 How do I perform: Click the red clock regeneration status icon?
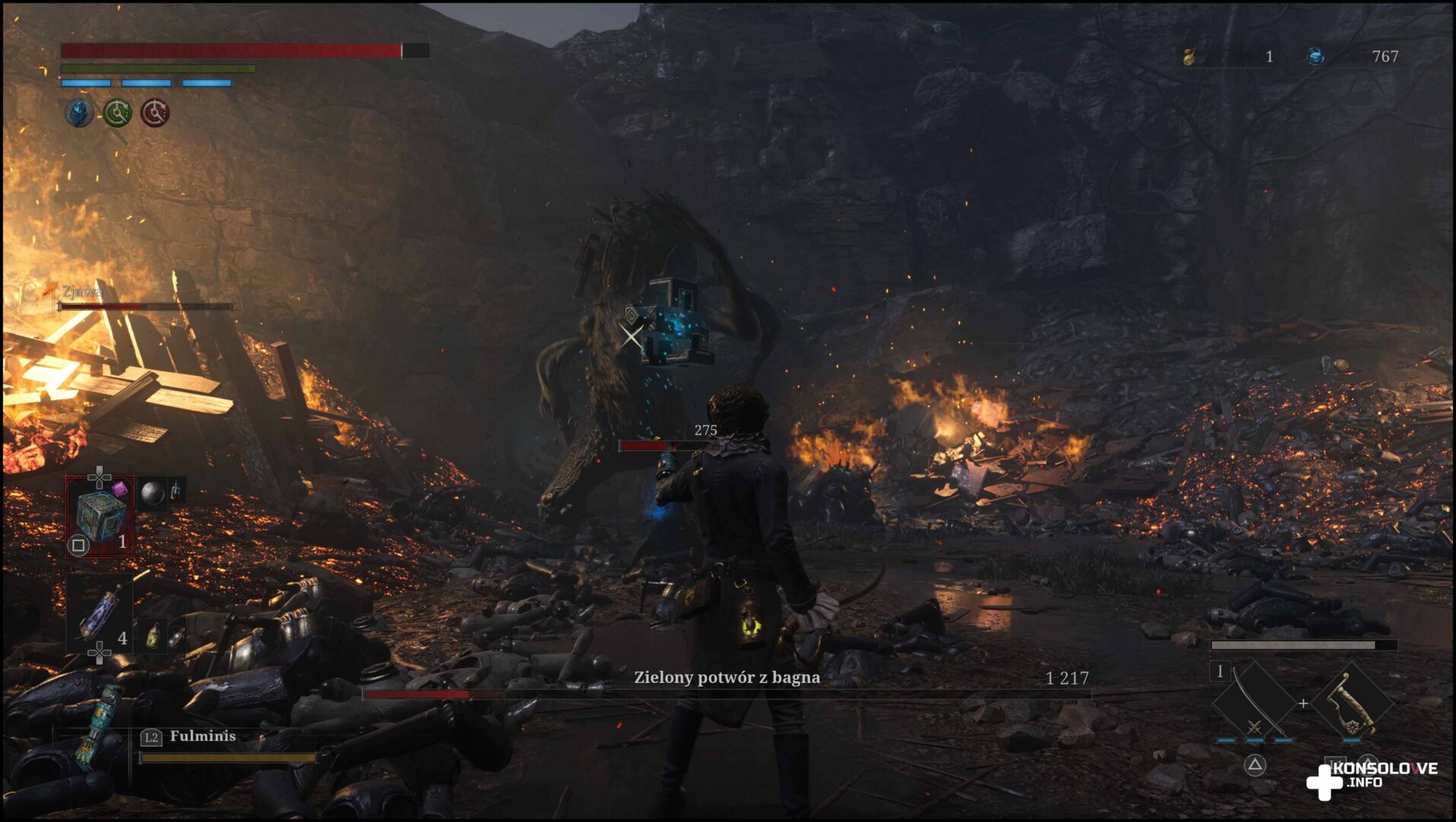155,113
